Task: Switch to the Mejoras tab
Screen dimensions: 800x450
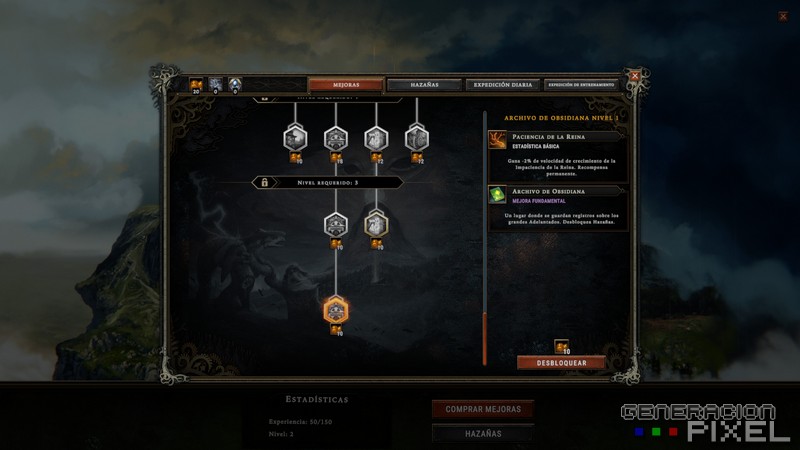Action: click(346, 85)
